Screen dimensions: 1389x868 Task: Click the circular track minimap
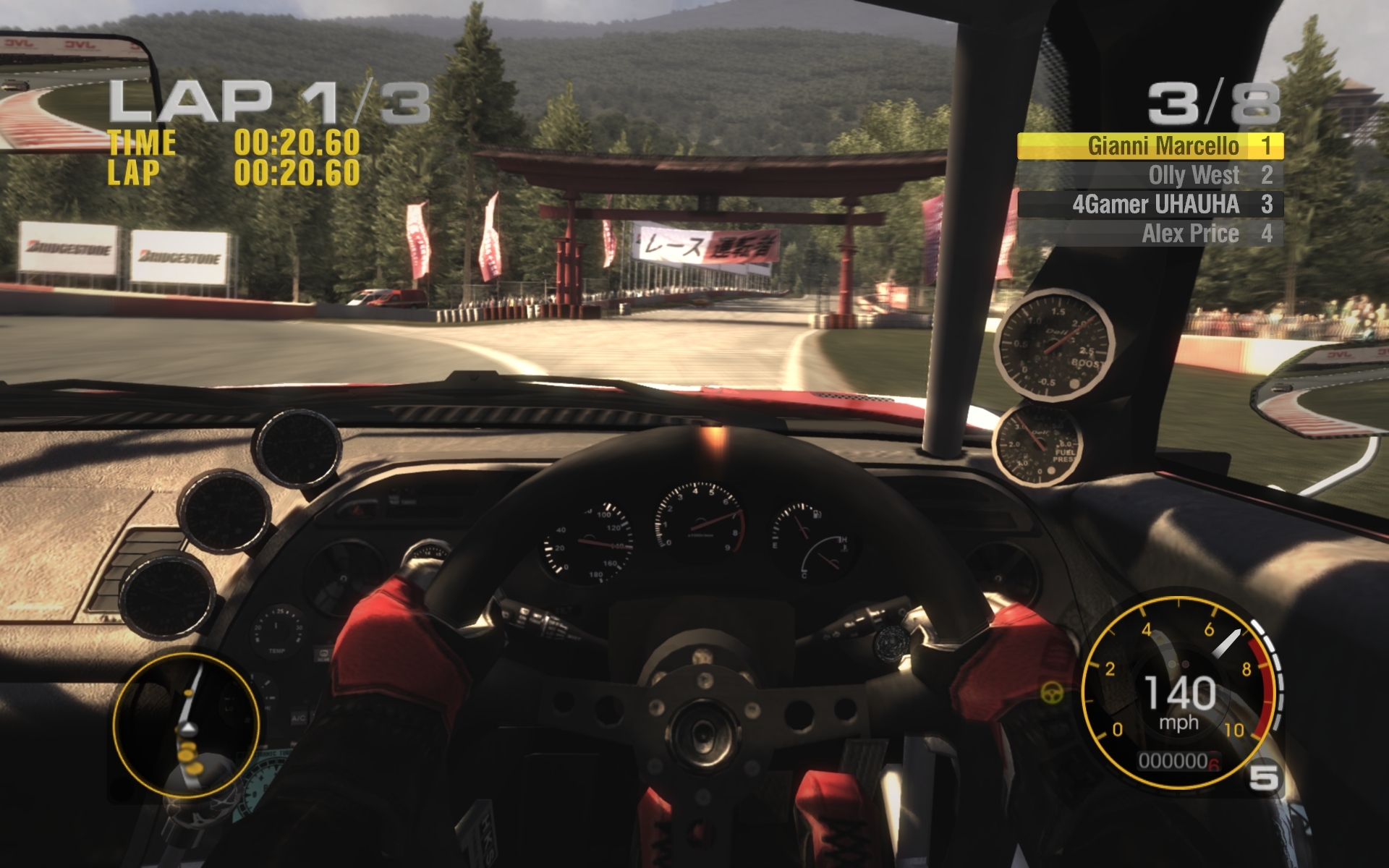coord(187,725)
